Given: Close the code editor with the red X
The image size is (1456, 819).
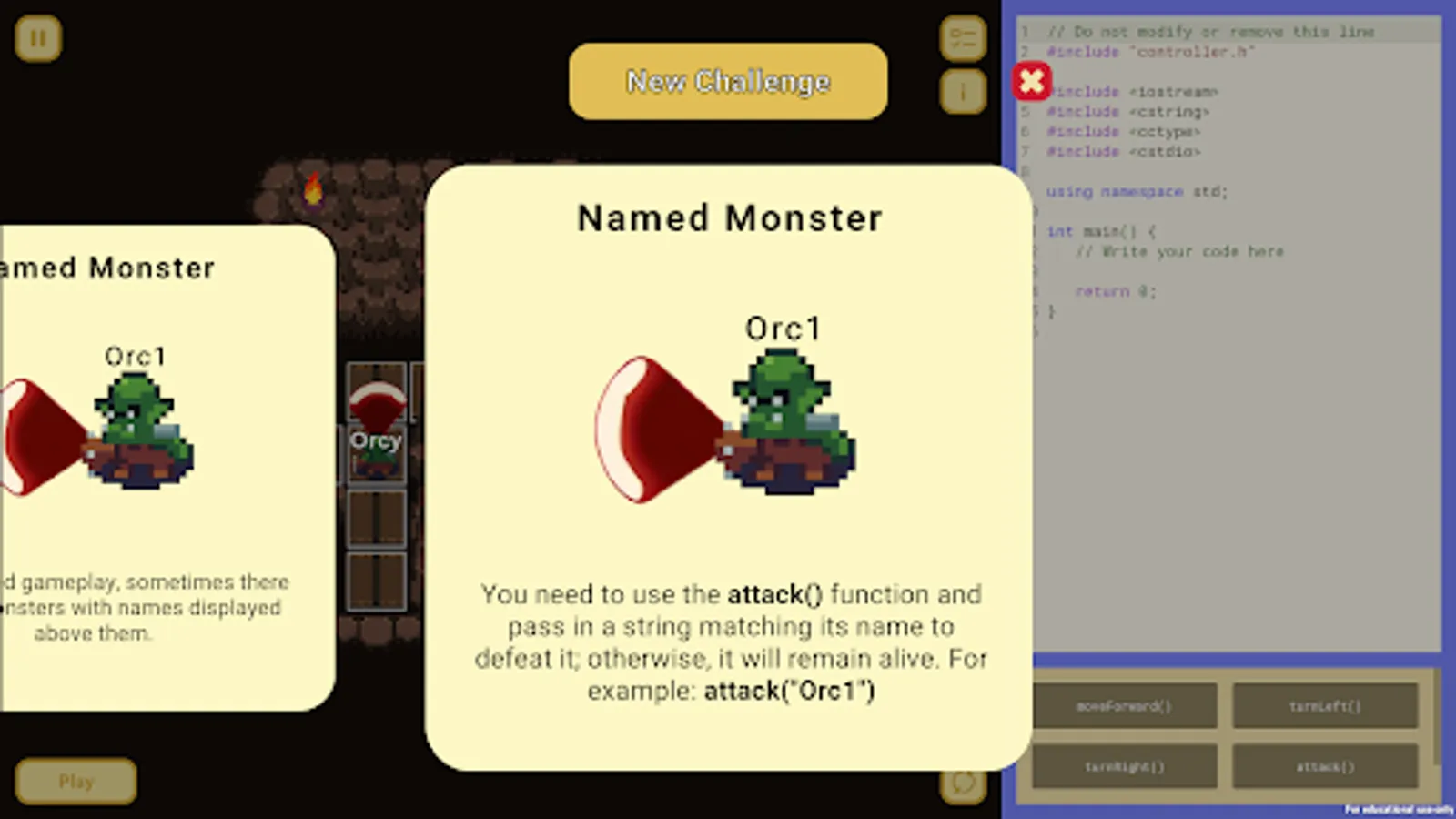Looking at the screenshot, I should [1031, 81].
